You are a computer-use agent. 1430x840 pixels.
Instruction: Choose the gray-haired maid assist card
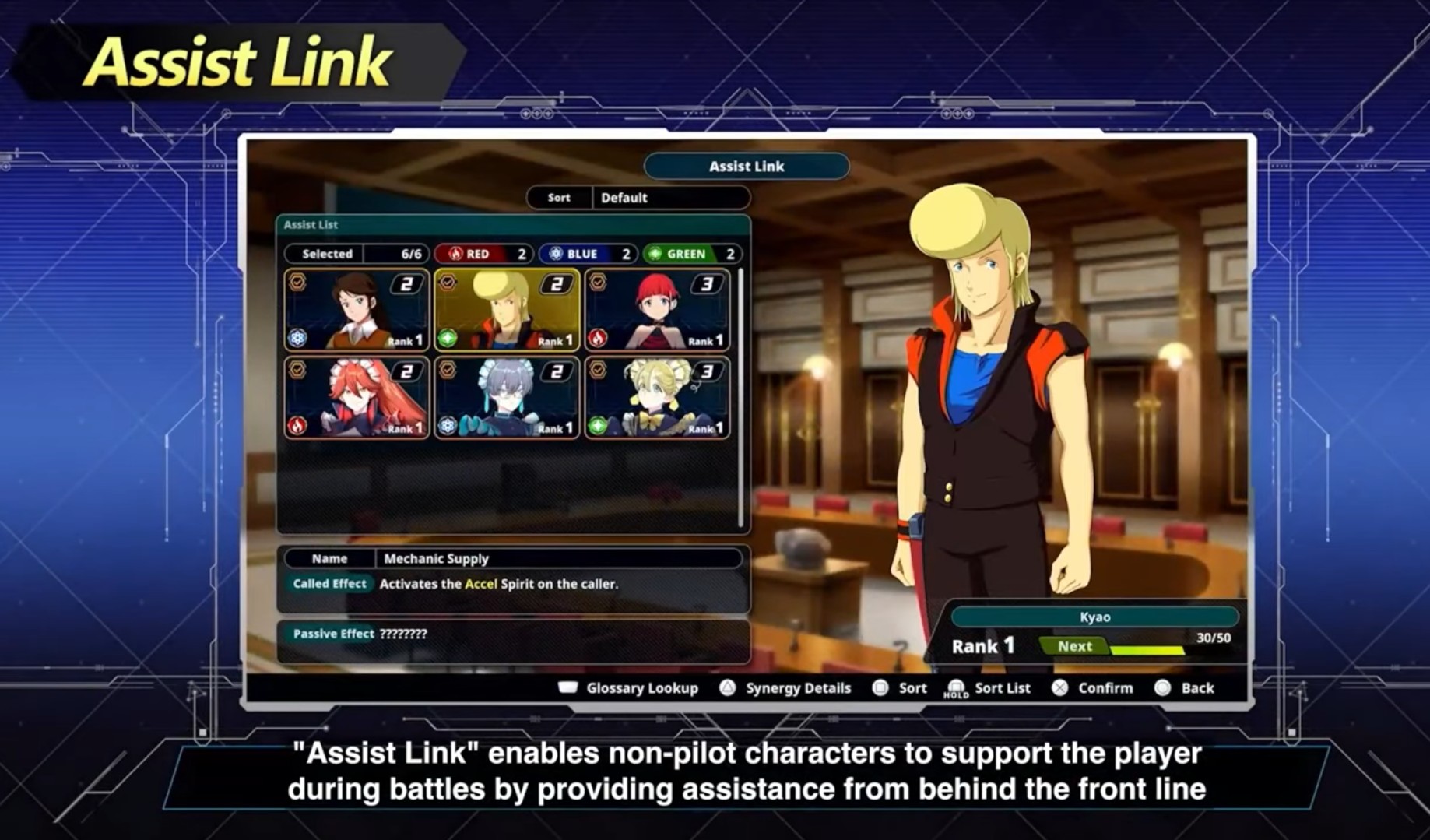507,398
